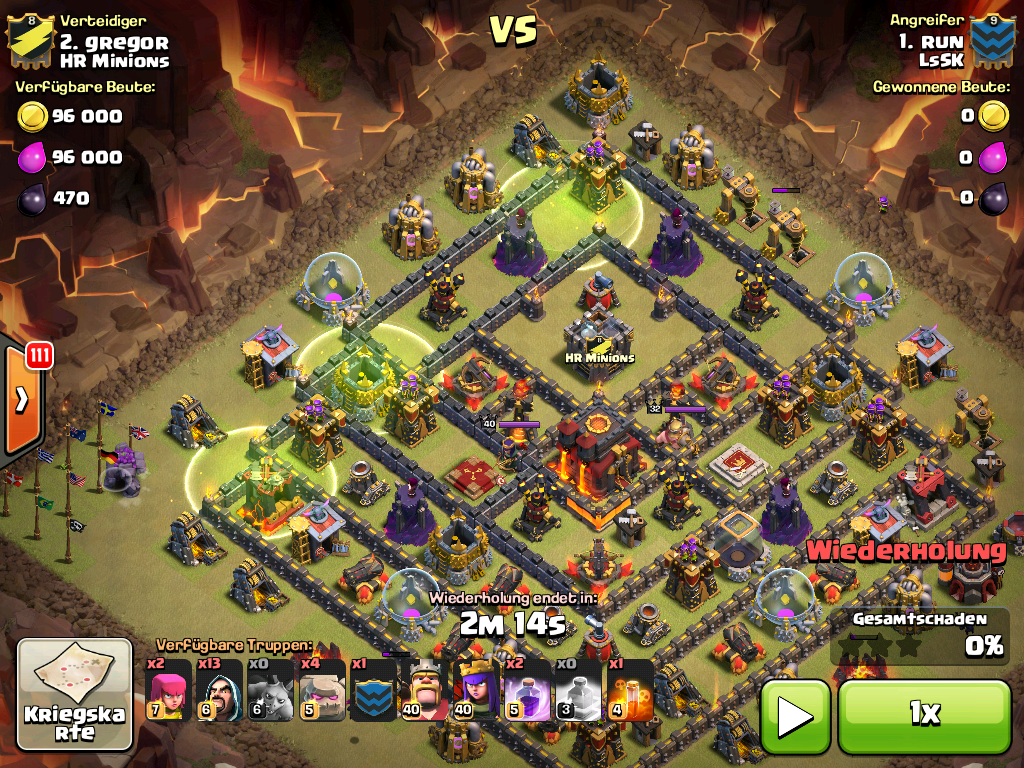Pick the Barbarian King hero slot
Screen dimensions: 1024x768
pyautogui.click(x=424, y=690)
